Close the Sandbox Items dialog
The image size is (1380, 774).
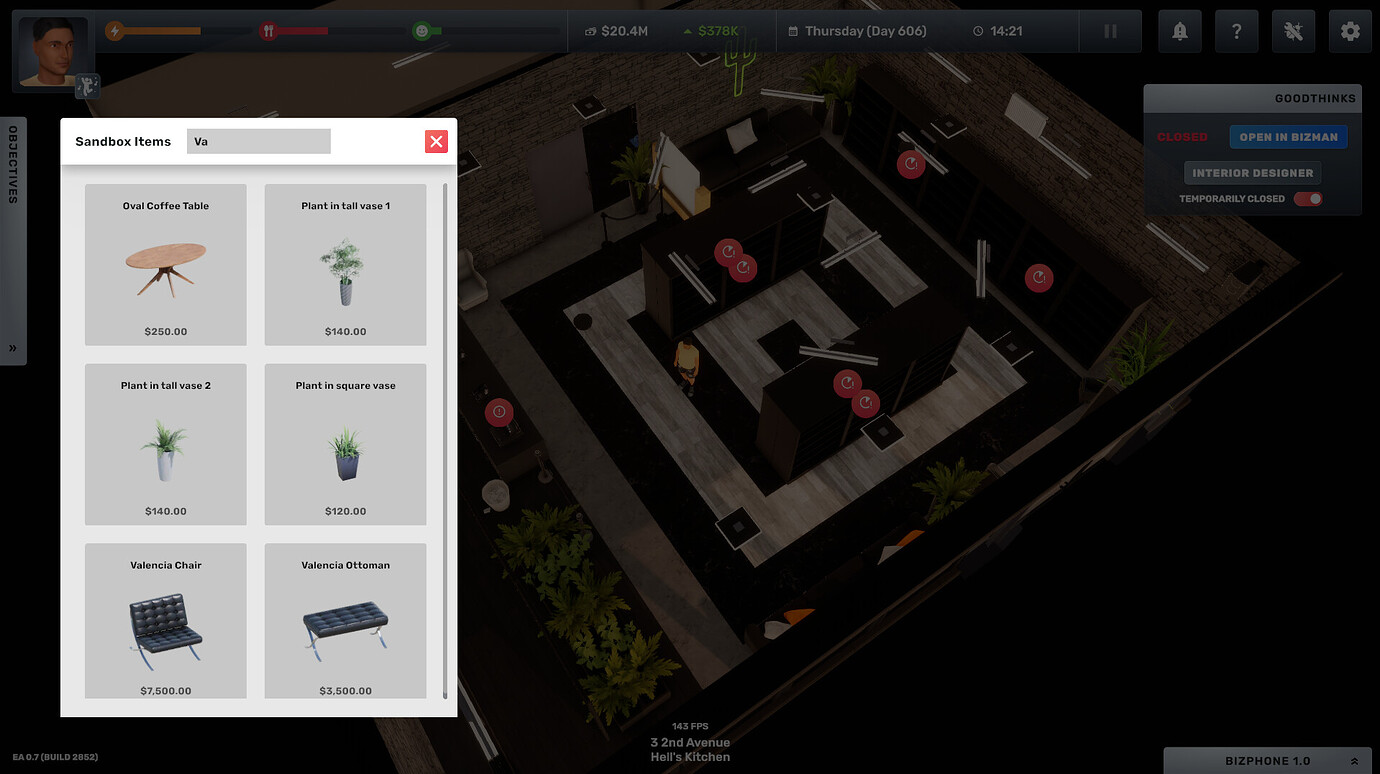tap(436, 141)
